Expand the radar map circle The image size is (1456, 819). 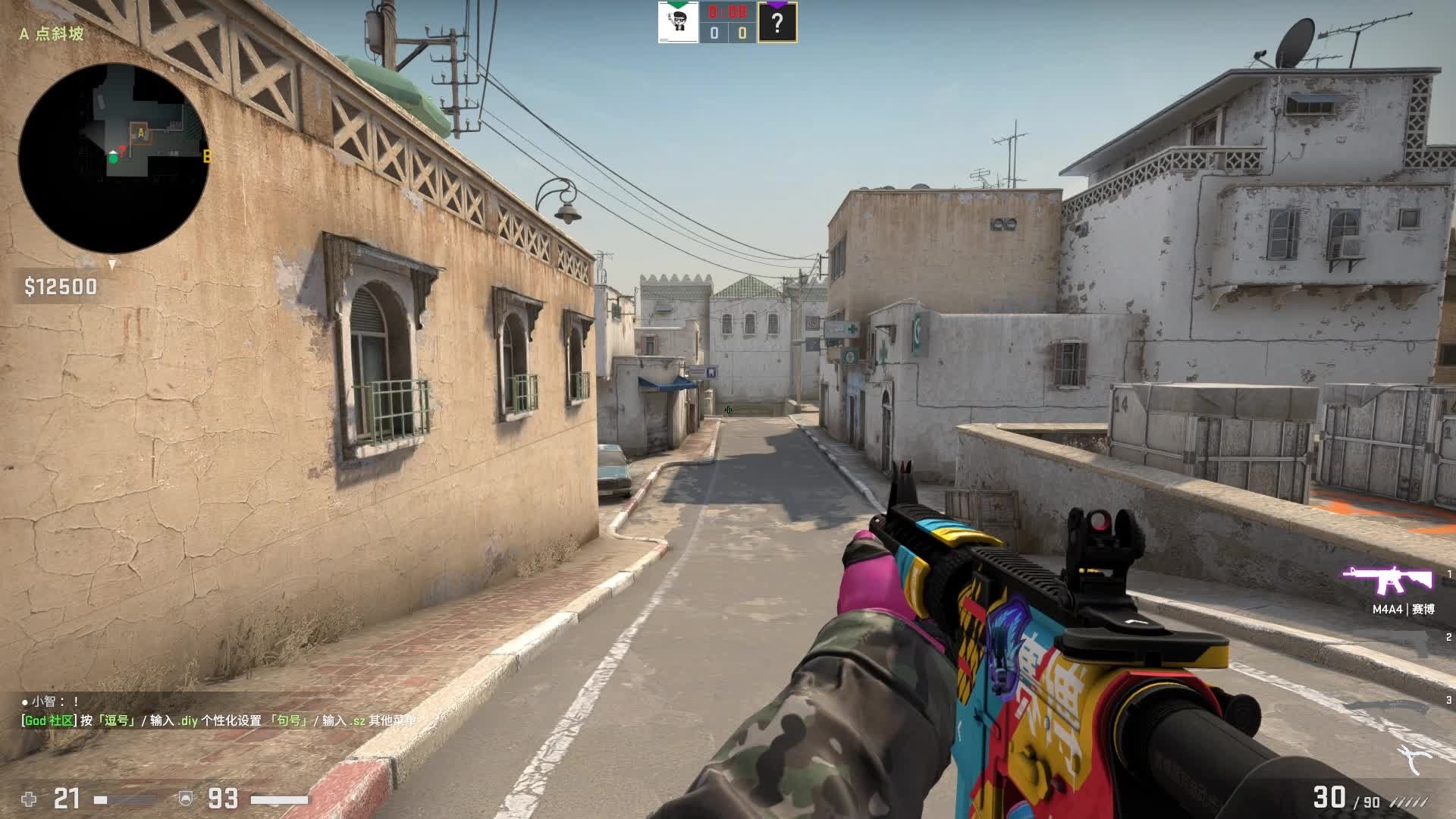(x=114, y=148)
